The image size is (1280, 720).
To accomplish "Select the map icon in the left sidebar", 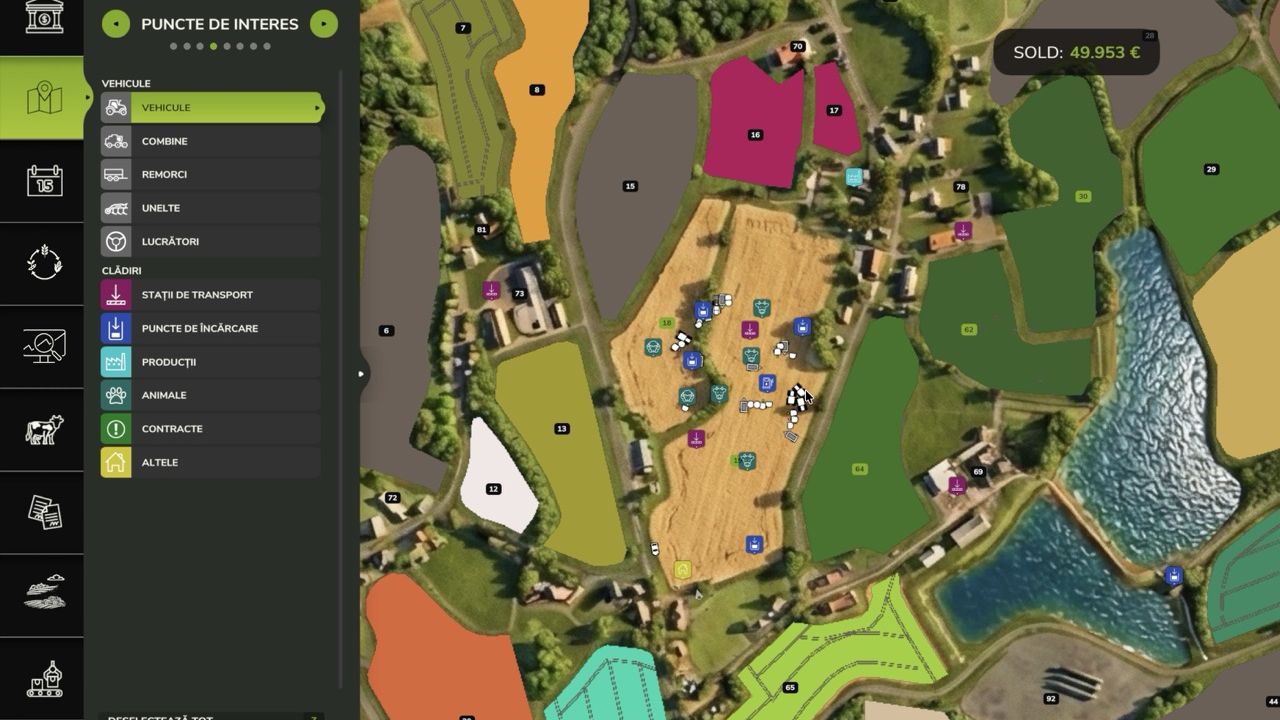I will coord(42,98).
